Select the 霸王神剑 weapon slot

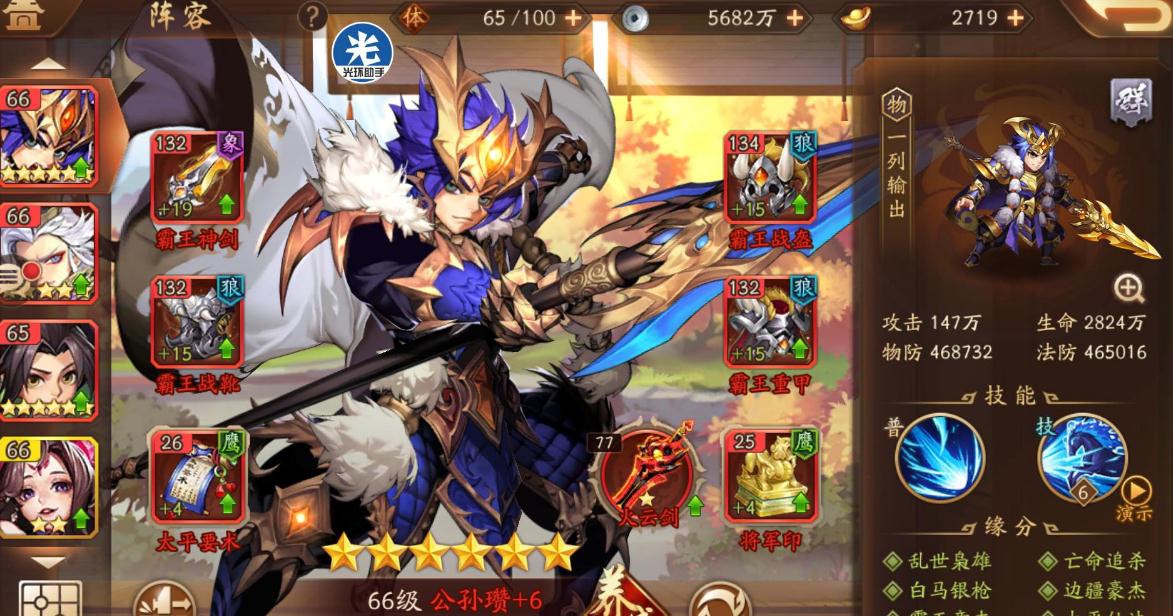click(197, 177)
